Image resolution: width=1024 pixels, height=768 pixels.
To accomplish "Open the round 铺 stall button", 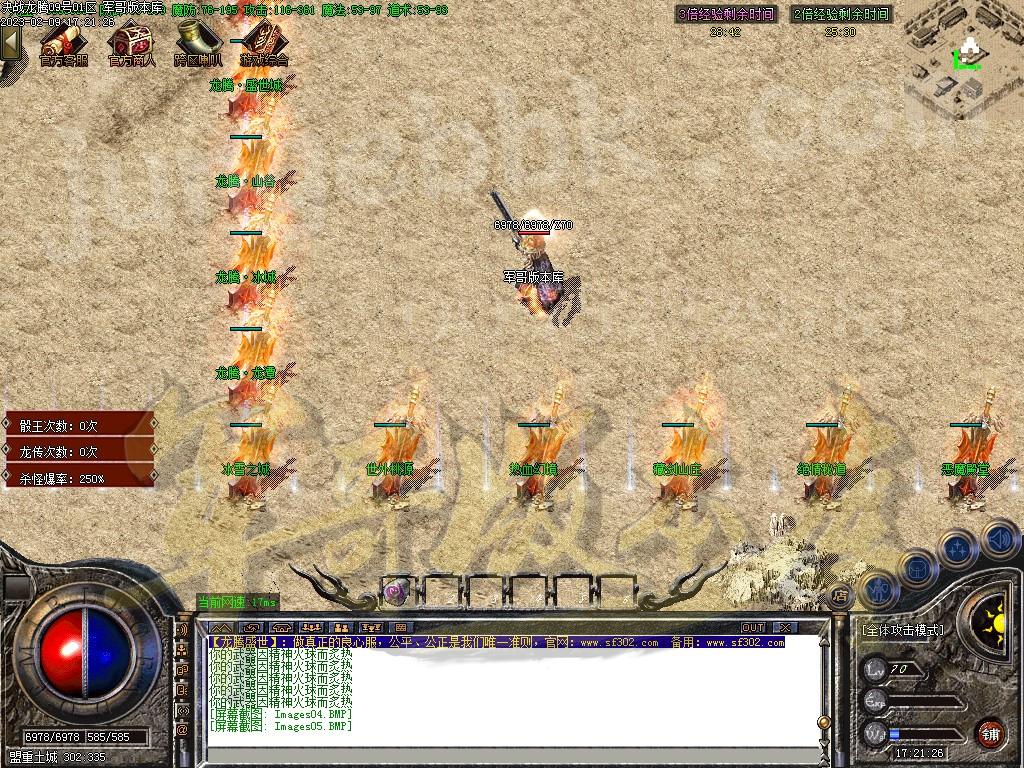I will (x=989, y=733).
